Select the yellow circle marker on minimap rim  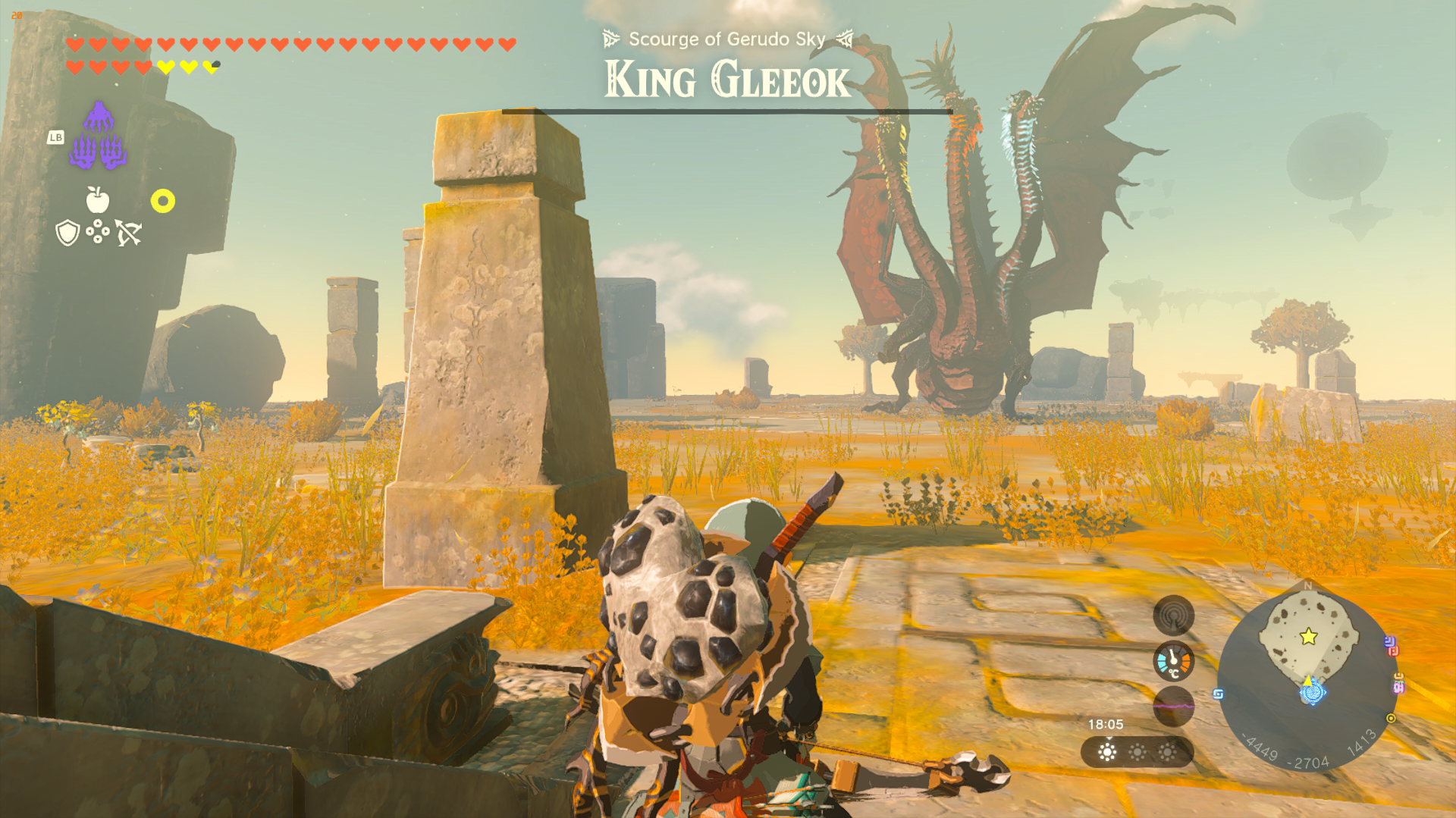point(1391,718)
